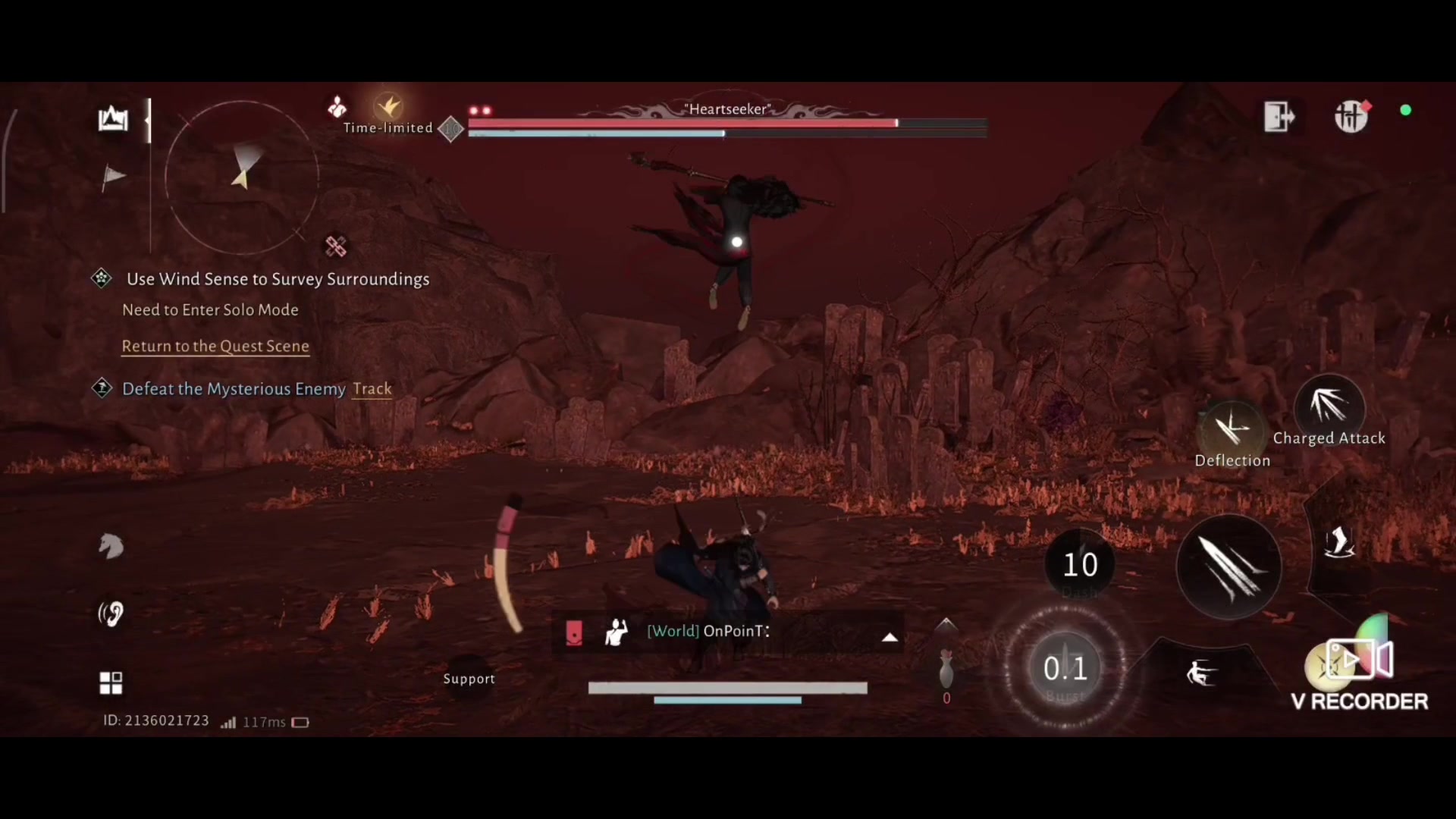
Task: Activate Wind Sense ear icon
Action: pos(111,613)
